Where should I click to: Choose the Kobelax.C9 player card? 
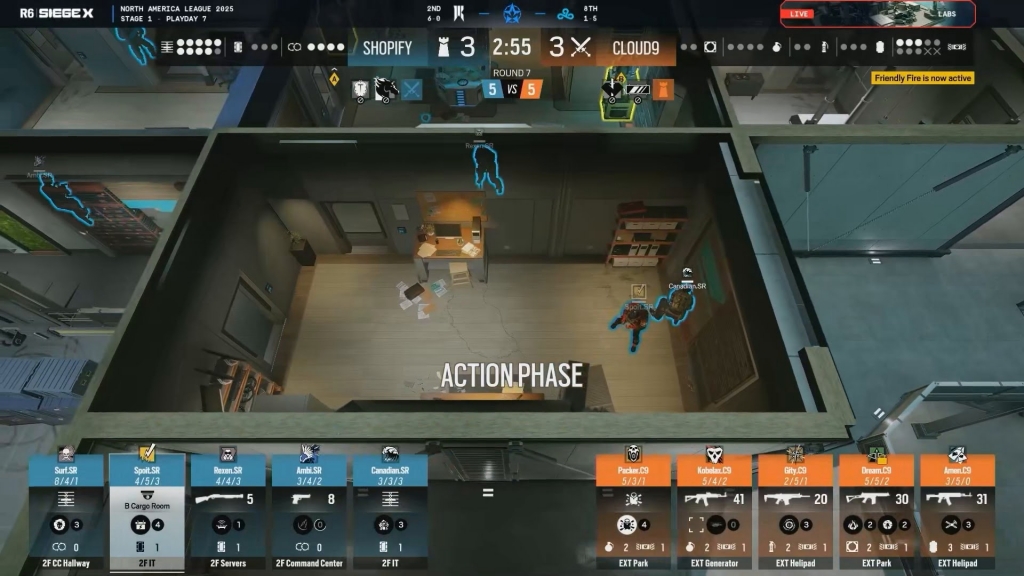click(x=714, y=512)
